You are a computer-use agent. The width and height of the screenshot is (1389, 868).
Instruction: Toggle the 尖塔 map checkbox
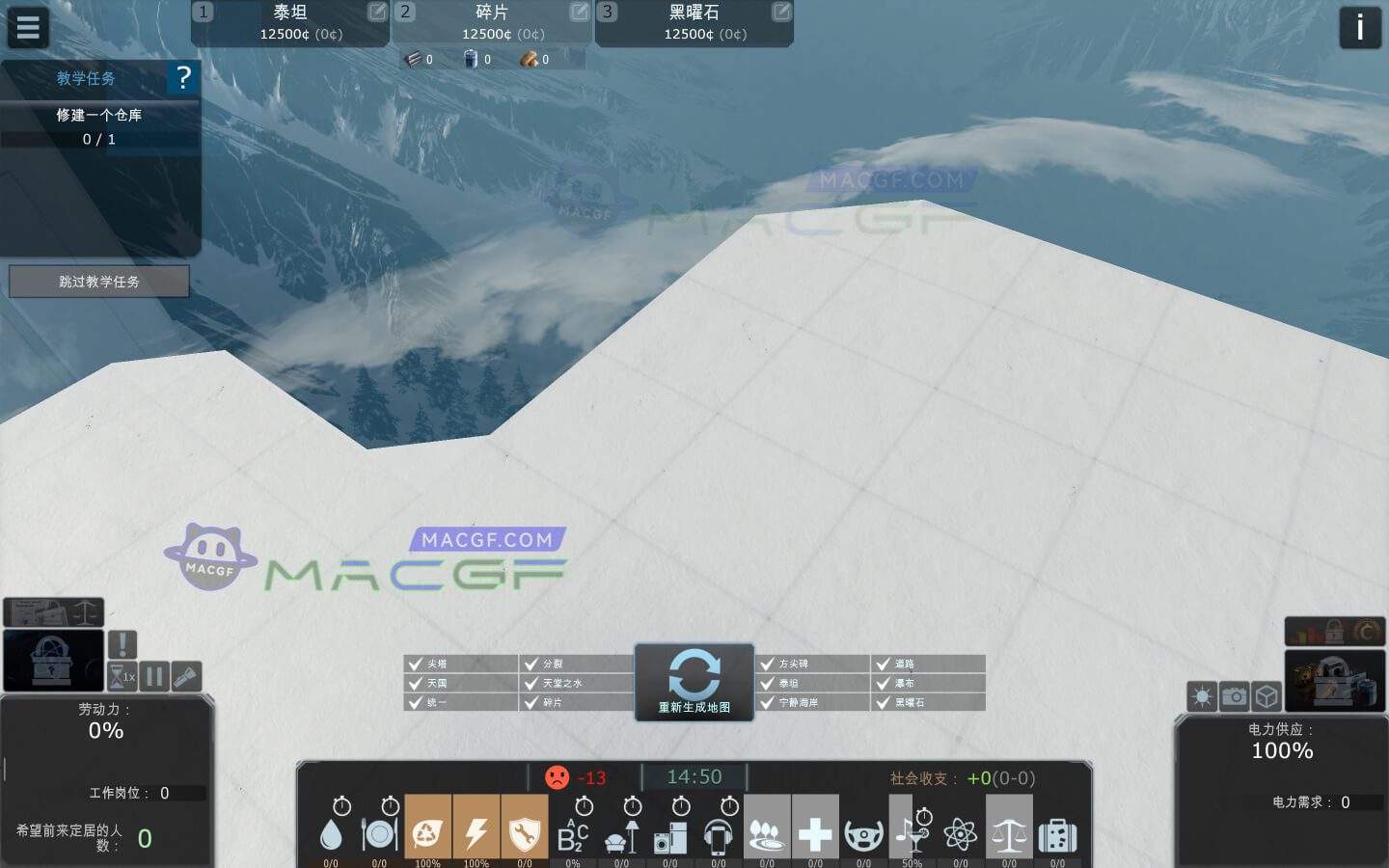416,664
